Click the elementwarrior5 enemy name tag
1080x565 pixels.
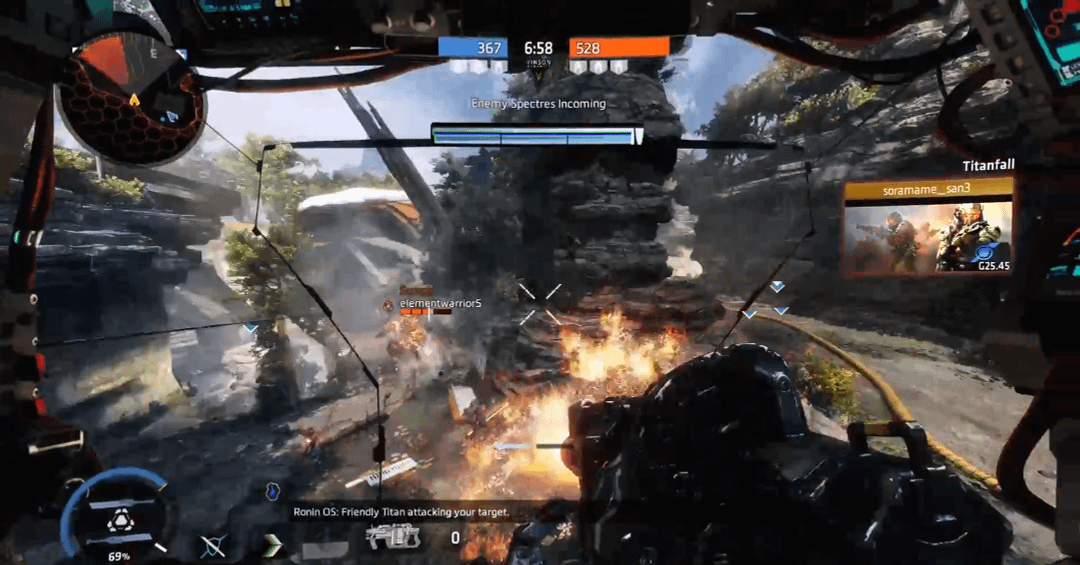(x=440, y=303)
